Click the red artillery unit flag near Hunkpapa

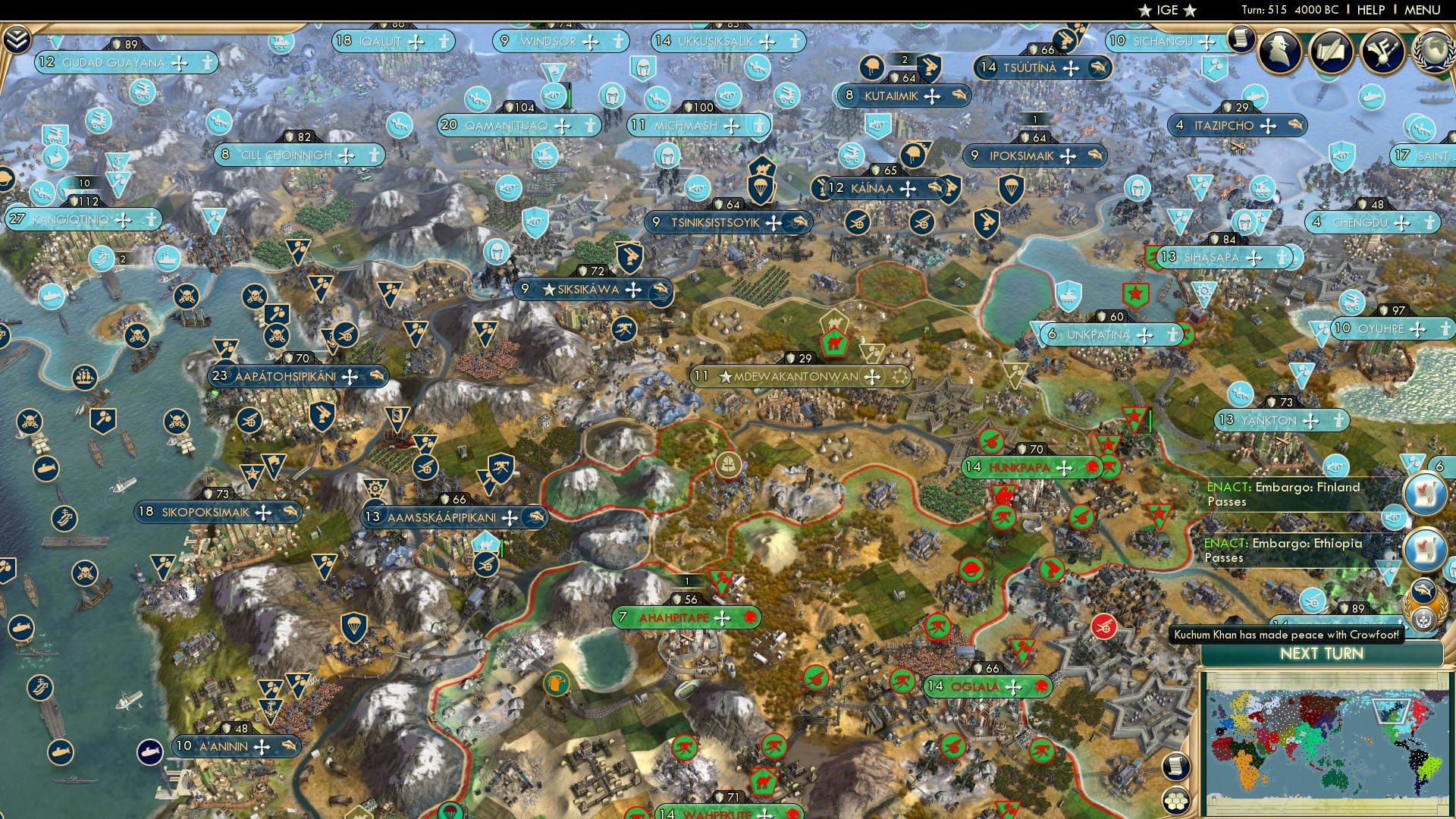click(x=991, y=442)
